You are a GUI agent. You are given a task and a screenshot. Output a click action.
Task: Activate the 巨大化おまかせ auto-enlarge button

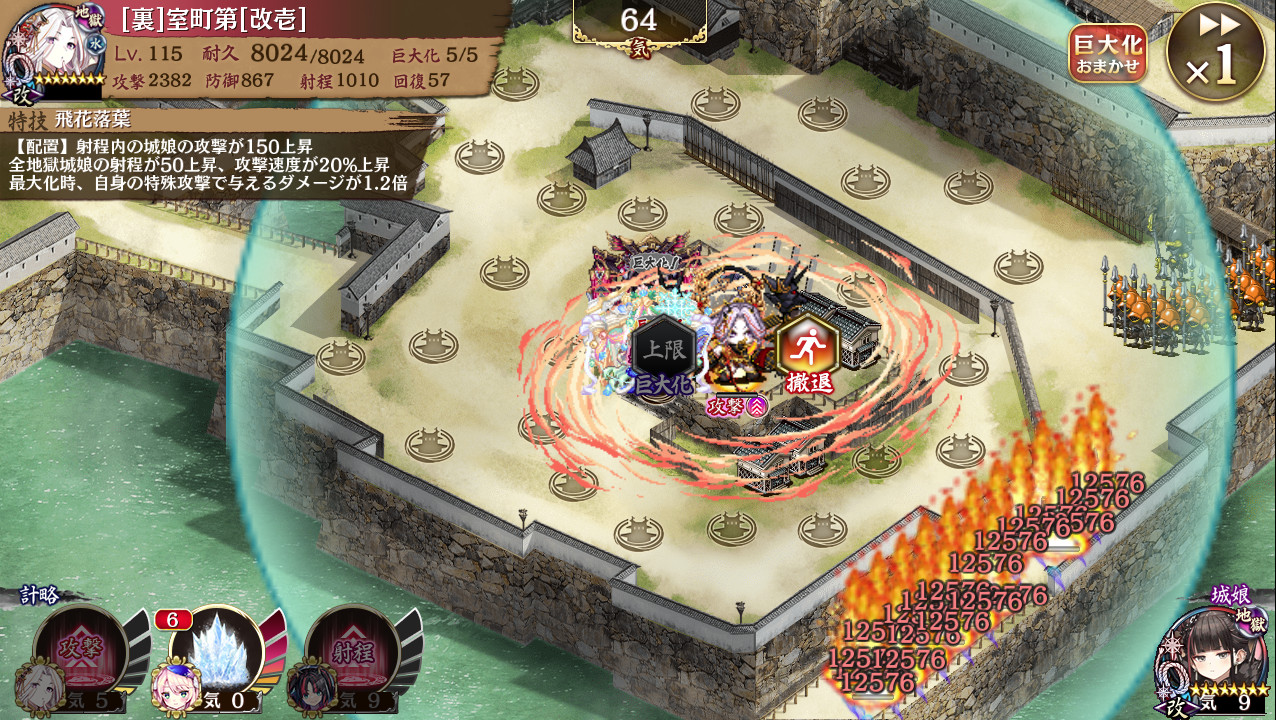(1106, 54)
